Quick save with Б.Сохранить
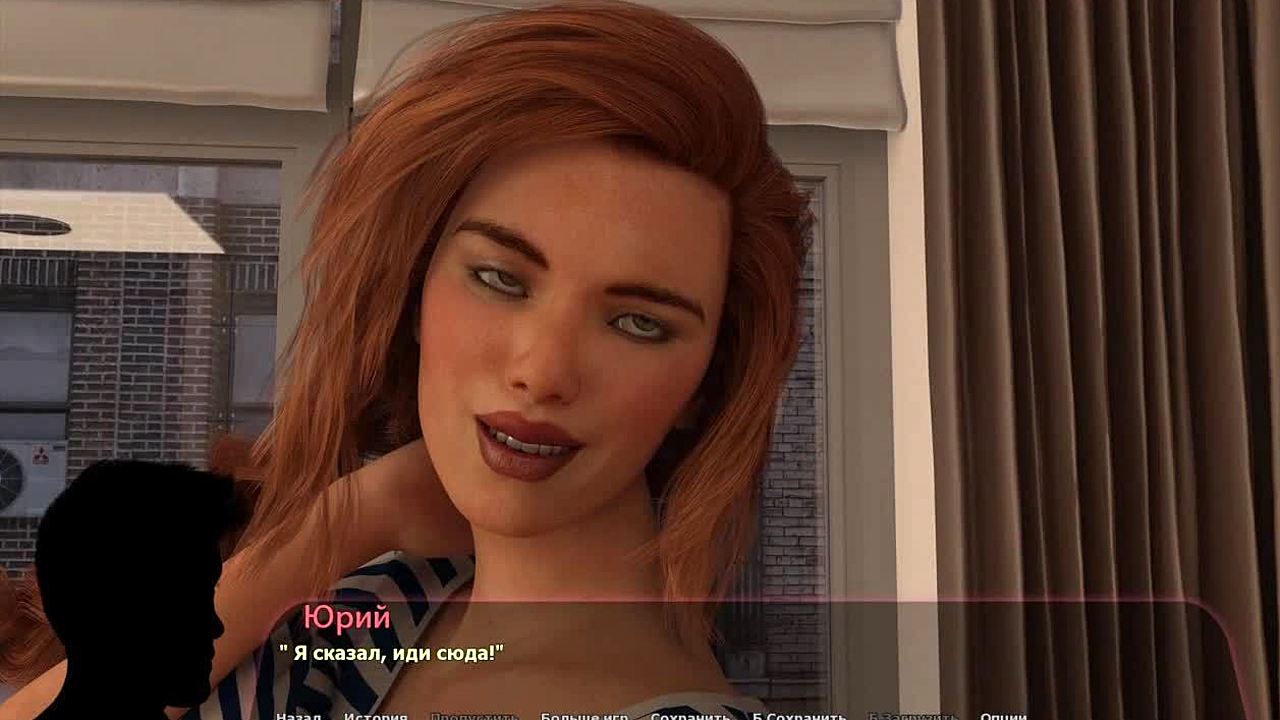 tap(799, 716)
